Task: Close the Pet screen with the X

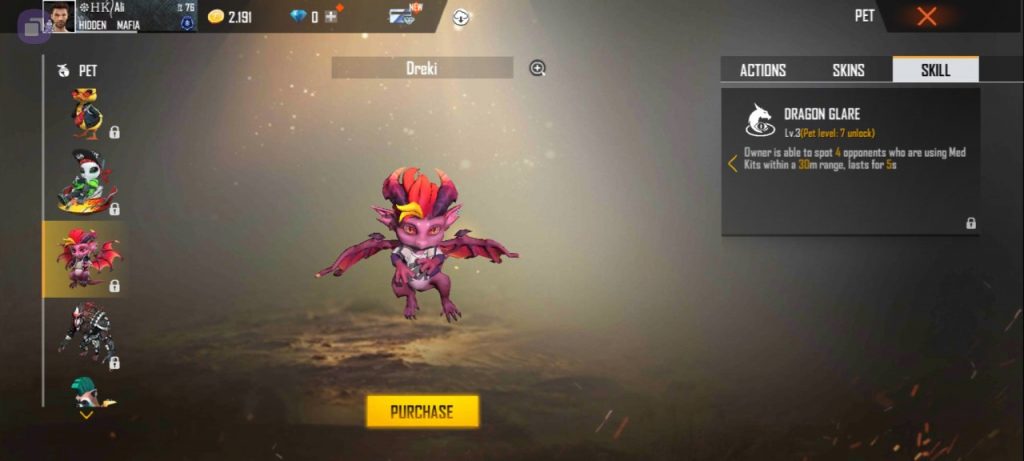Action: pos(927,16)
